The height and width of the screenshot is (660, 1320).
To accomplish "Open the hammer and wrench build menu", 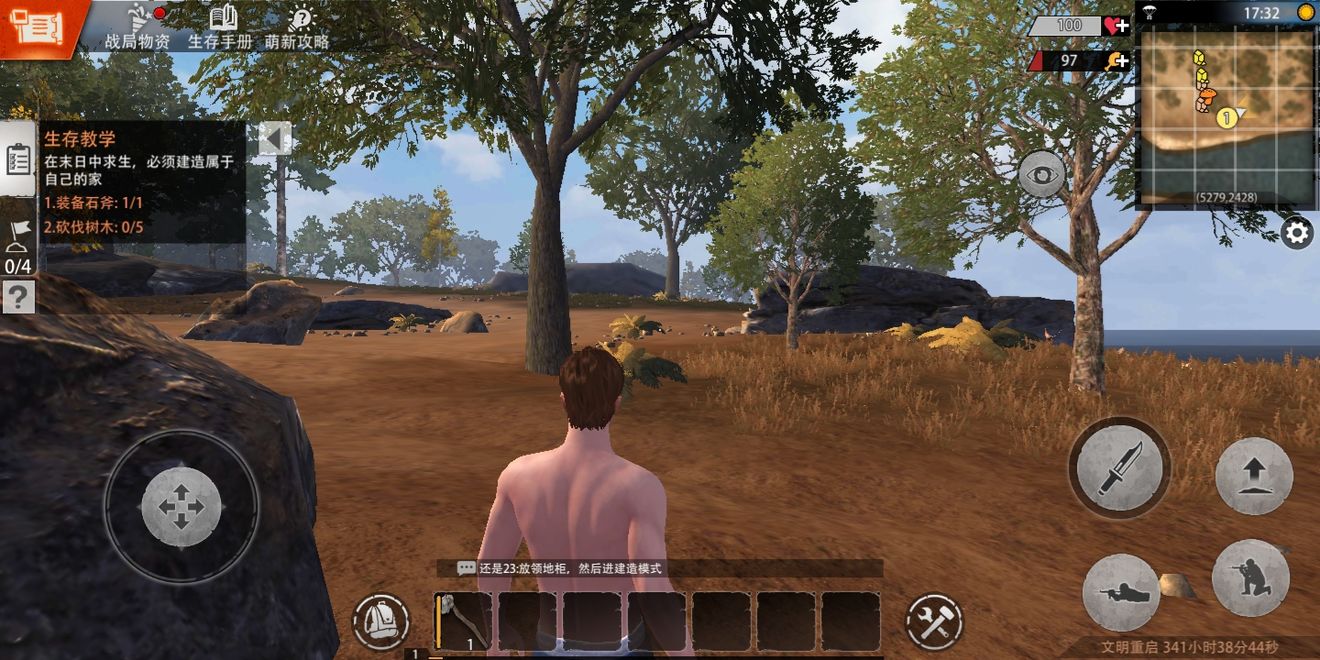I will point(934,622).
